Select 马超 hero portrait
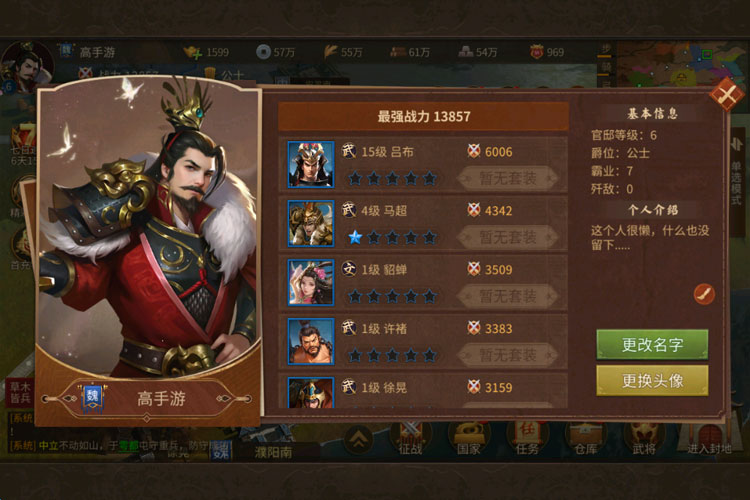 coord(311,223)
